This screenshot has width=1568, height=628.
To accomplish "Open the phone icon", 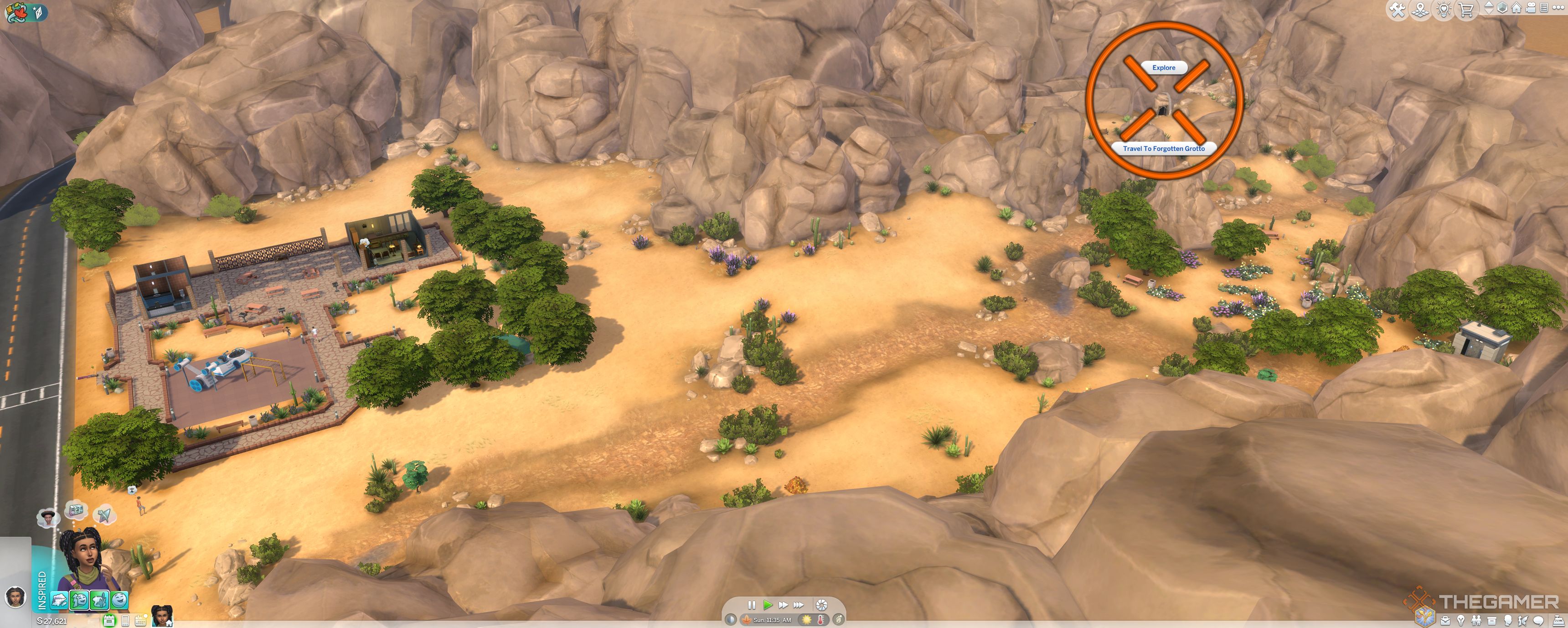I will (125, 621).
